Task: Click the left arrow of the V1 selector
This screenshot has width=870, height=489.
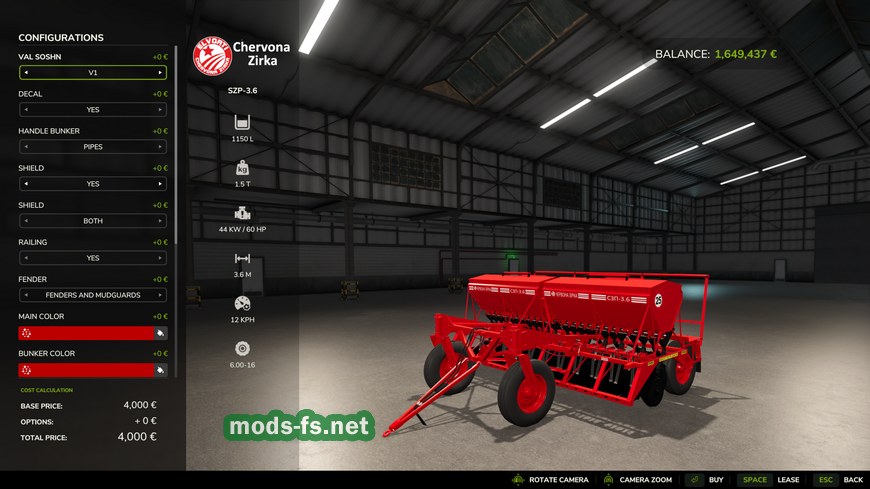Action: click(x=26, y=73)
